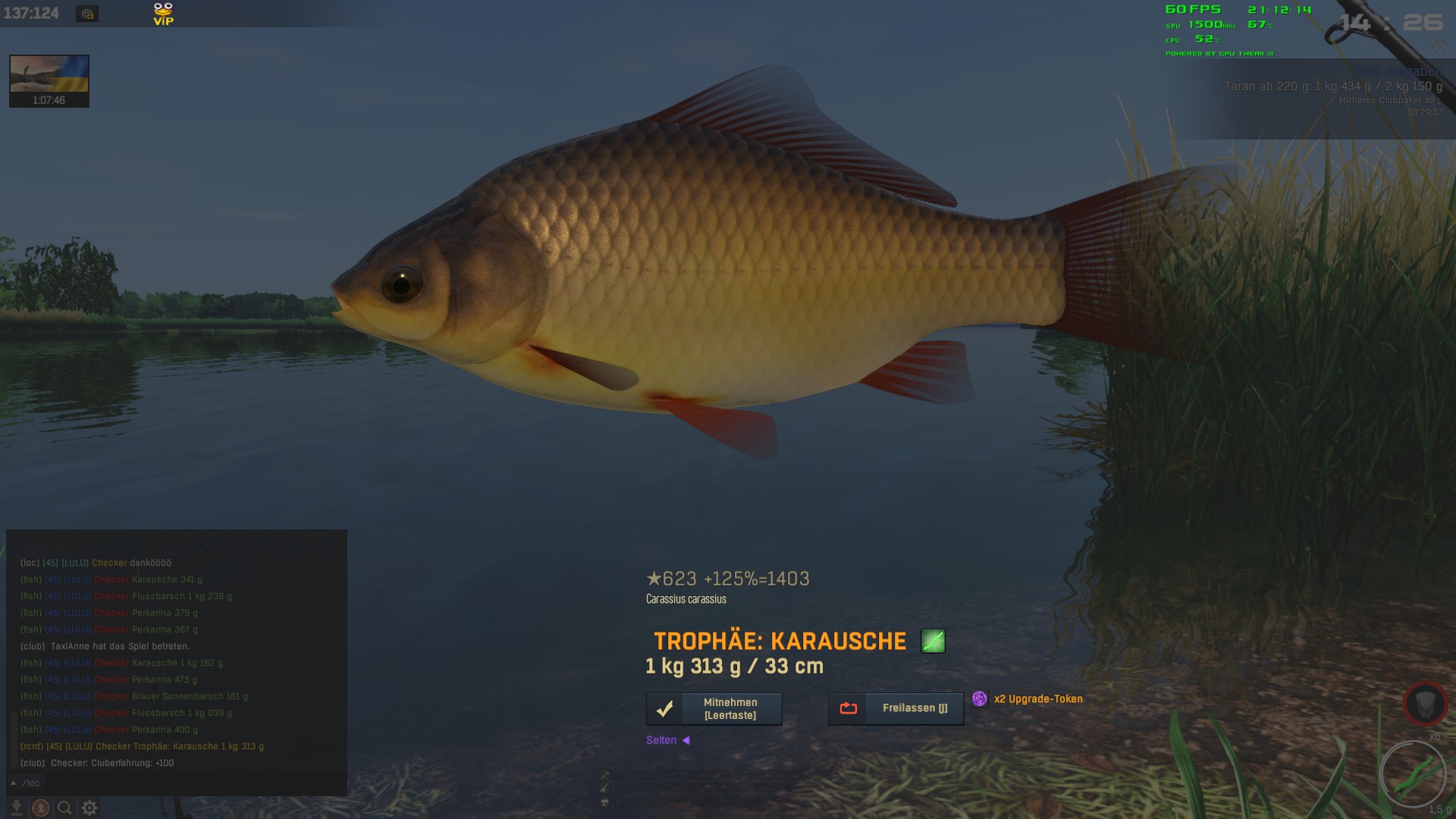Open the chat settings gear icon
The image size is (1456, 819).
point(89,808)
